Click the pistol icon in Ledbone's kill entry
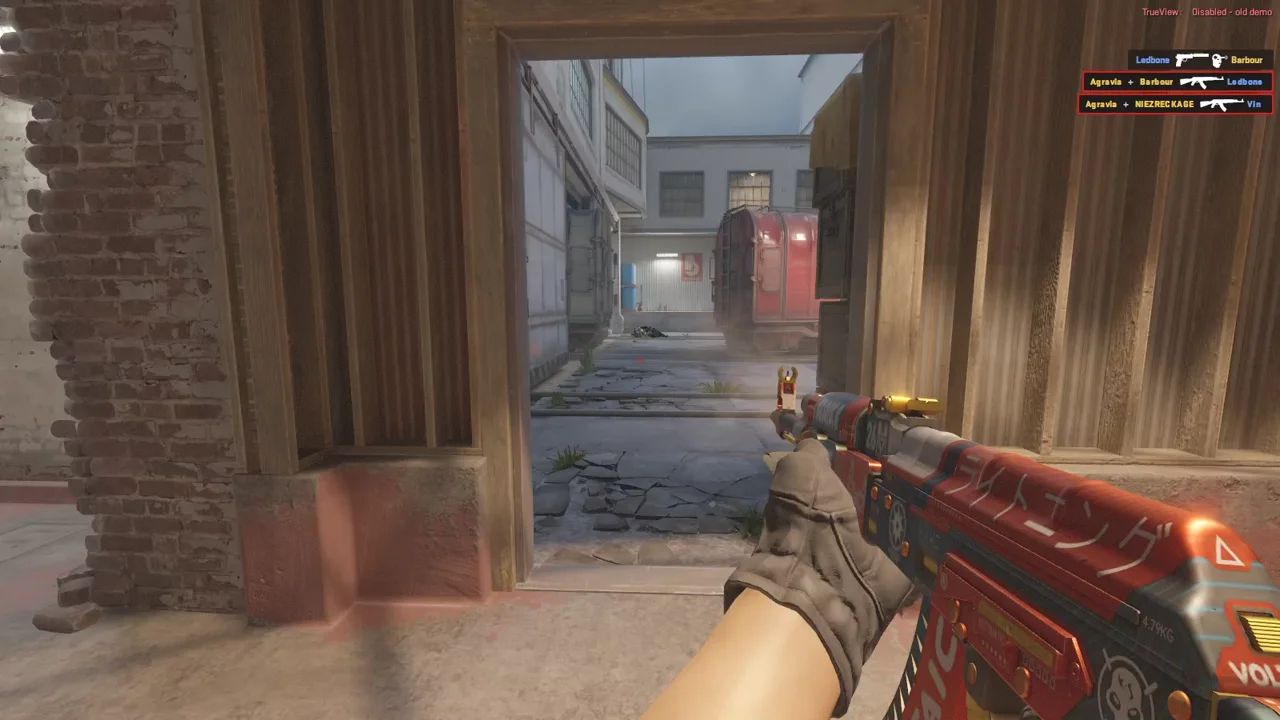The width and height of the screenshot is (1280, 720). click(x=1192, y=59)
